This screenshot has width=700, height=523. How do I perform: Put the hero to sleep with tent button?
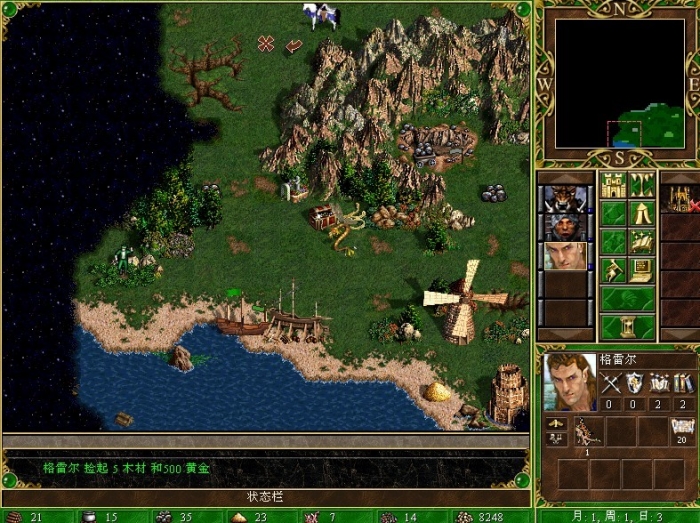pos(642,213)
